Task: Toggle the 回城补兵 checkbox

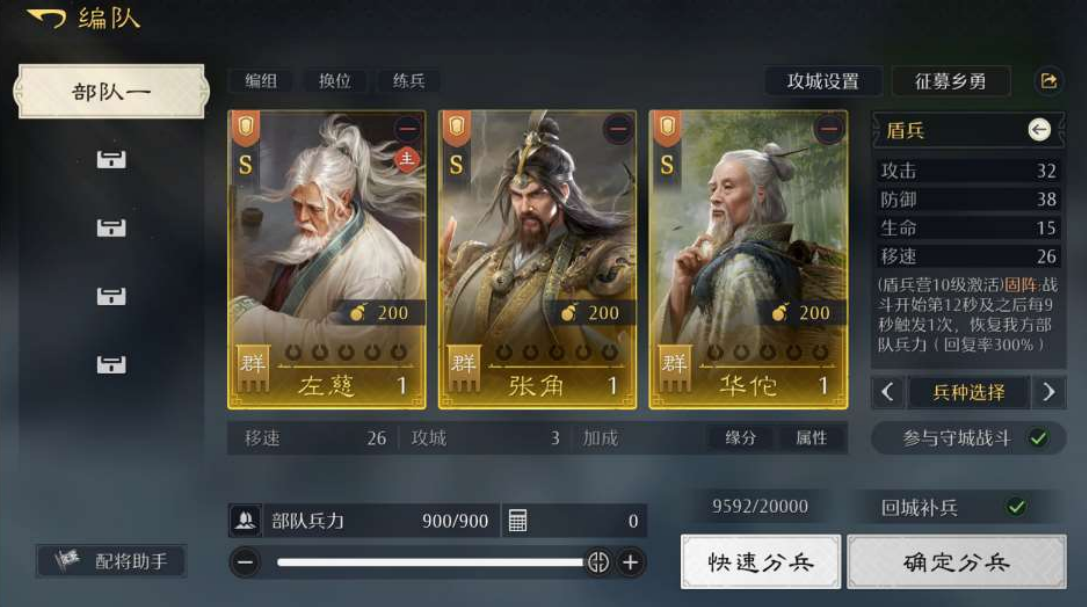Action: [x=1016, y=507]
